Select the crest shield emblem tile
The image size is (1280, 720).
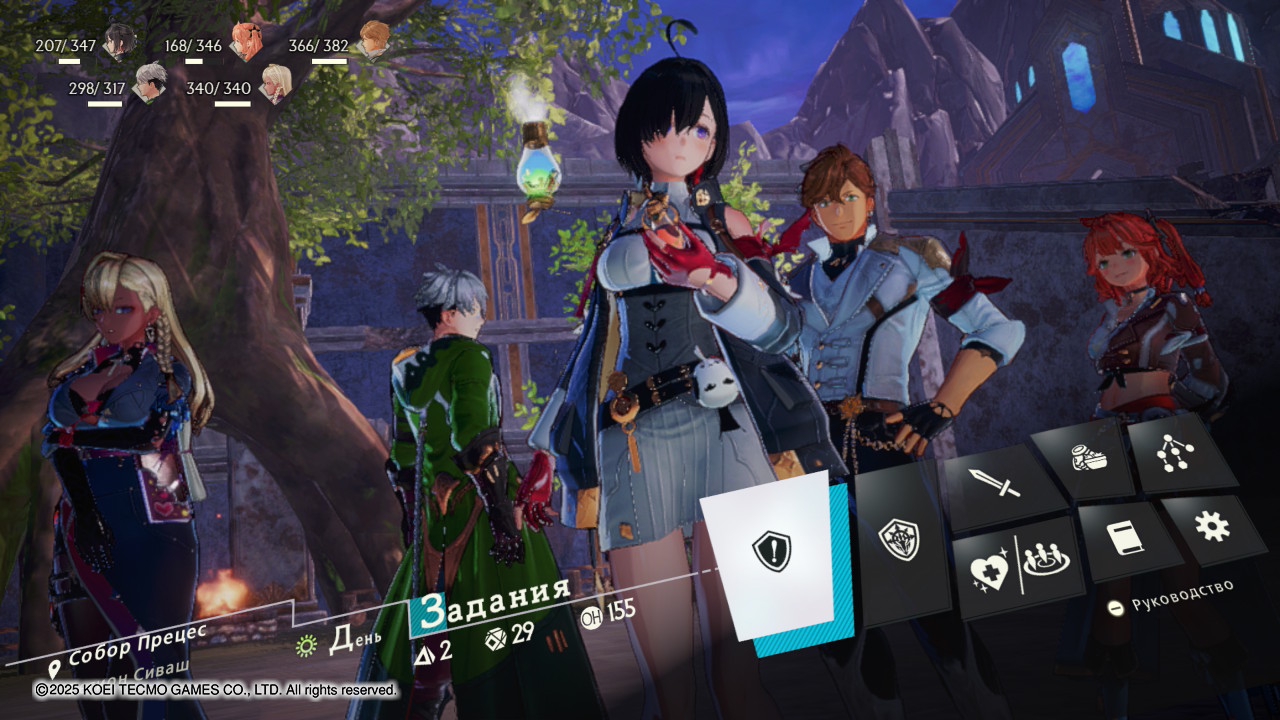[x=898, y=540]
